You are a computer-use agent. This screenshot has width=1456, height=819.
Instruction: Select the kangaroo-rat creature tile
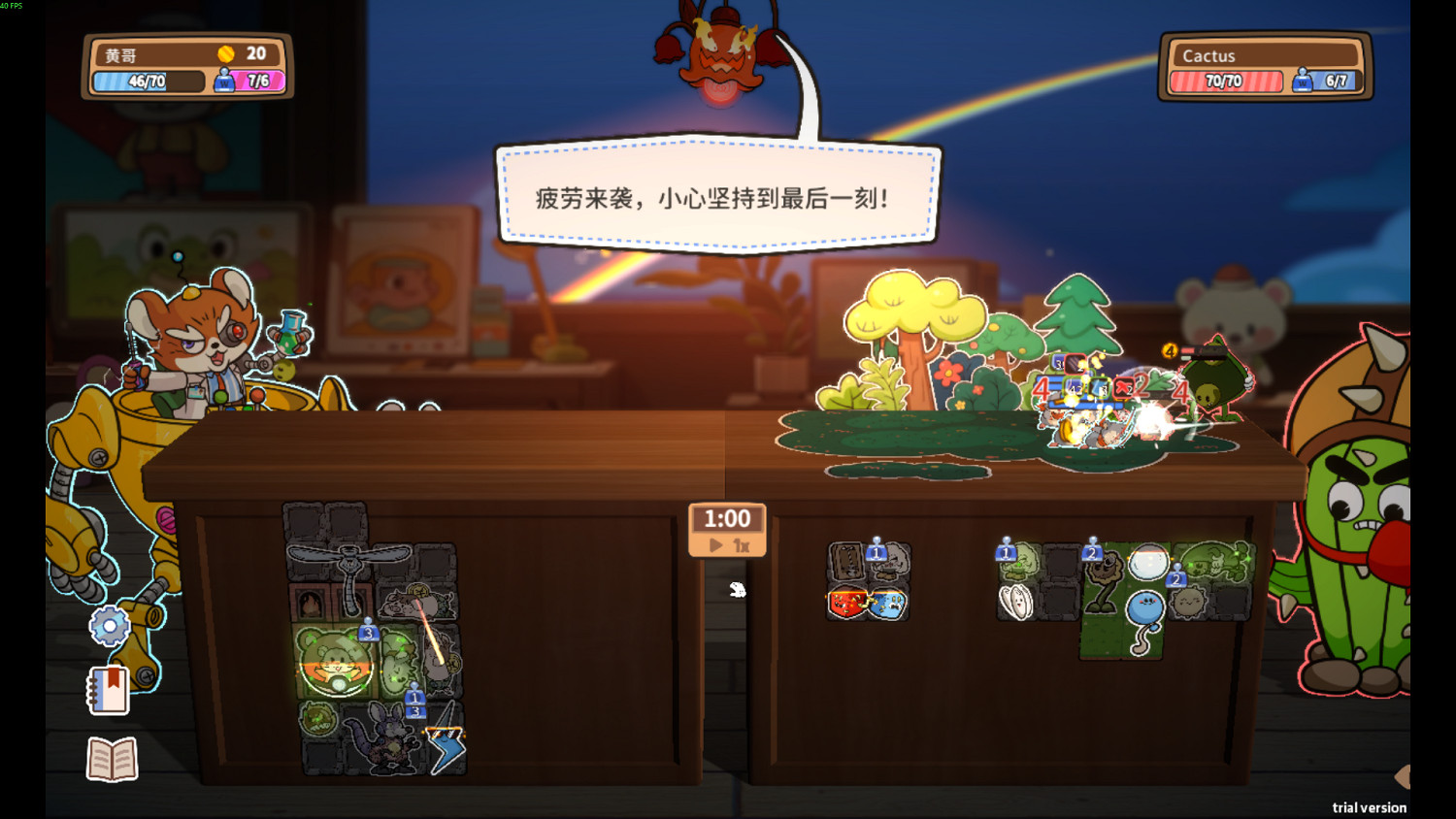383,737
